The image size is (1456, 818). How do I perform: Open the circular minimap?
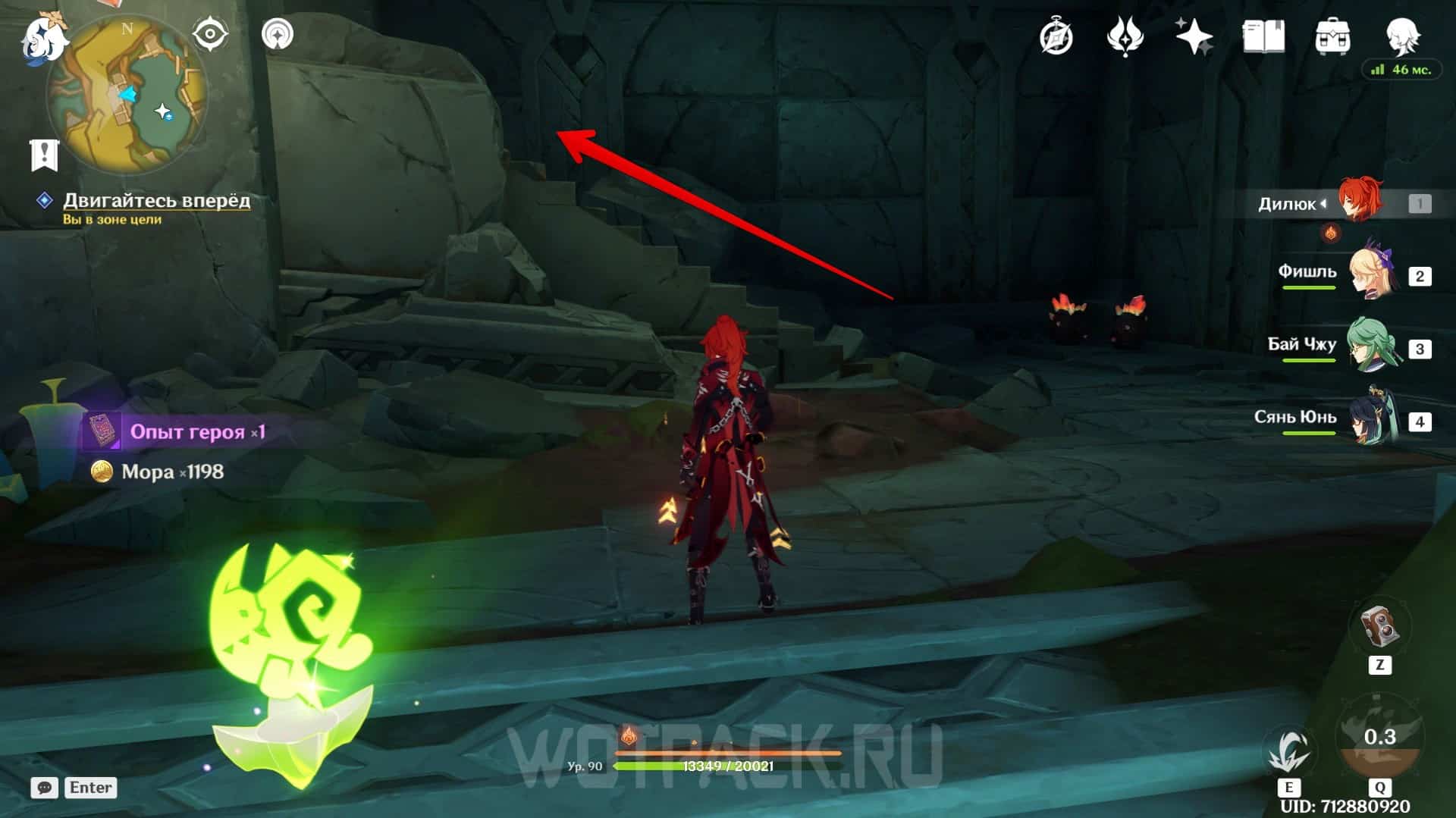coord(127,96)
